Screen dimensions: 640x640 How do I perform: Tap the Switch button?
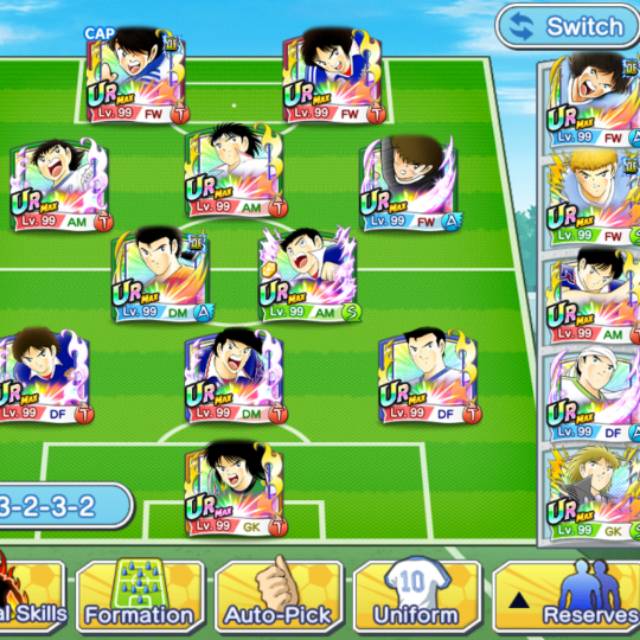pyautogui.click(x=568, y=27)
